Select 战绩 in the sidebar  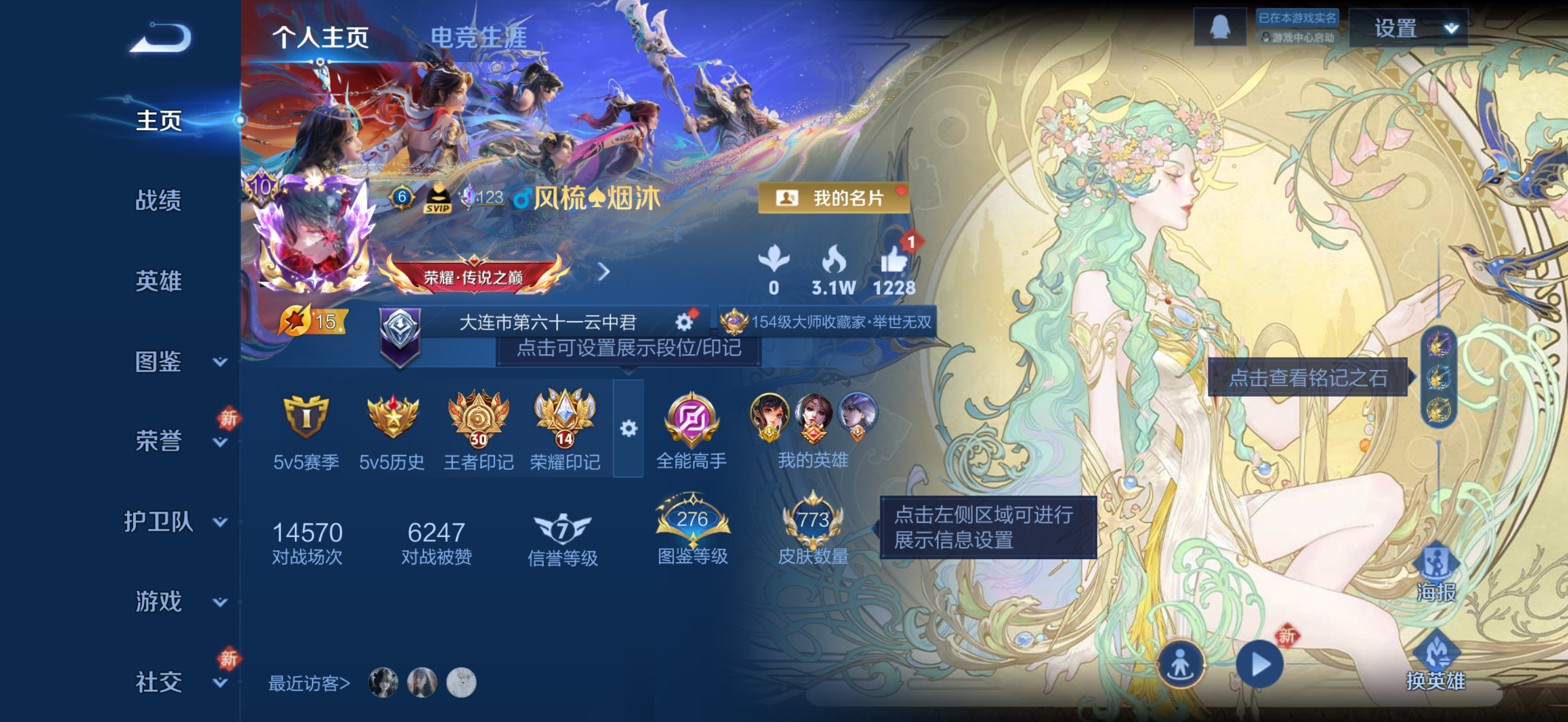160,201
